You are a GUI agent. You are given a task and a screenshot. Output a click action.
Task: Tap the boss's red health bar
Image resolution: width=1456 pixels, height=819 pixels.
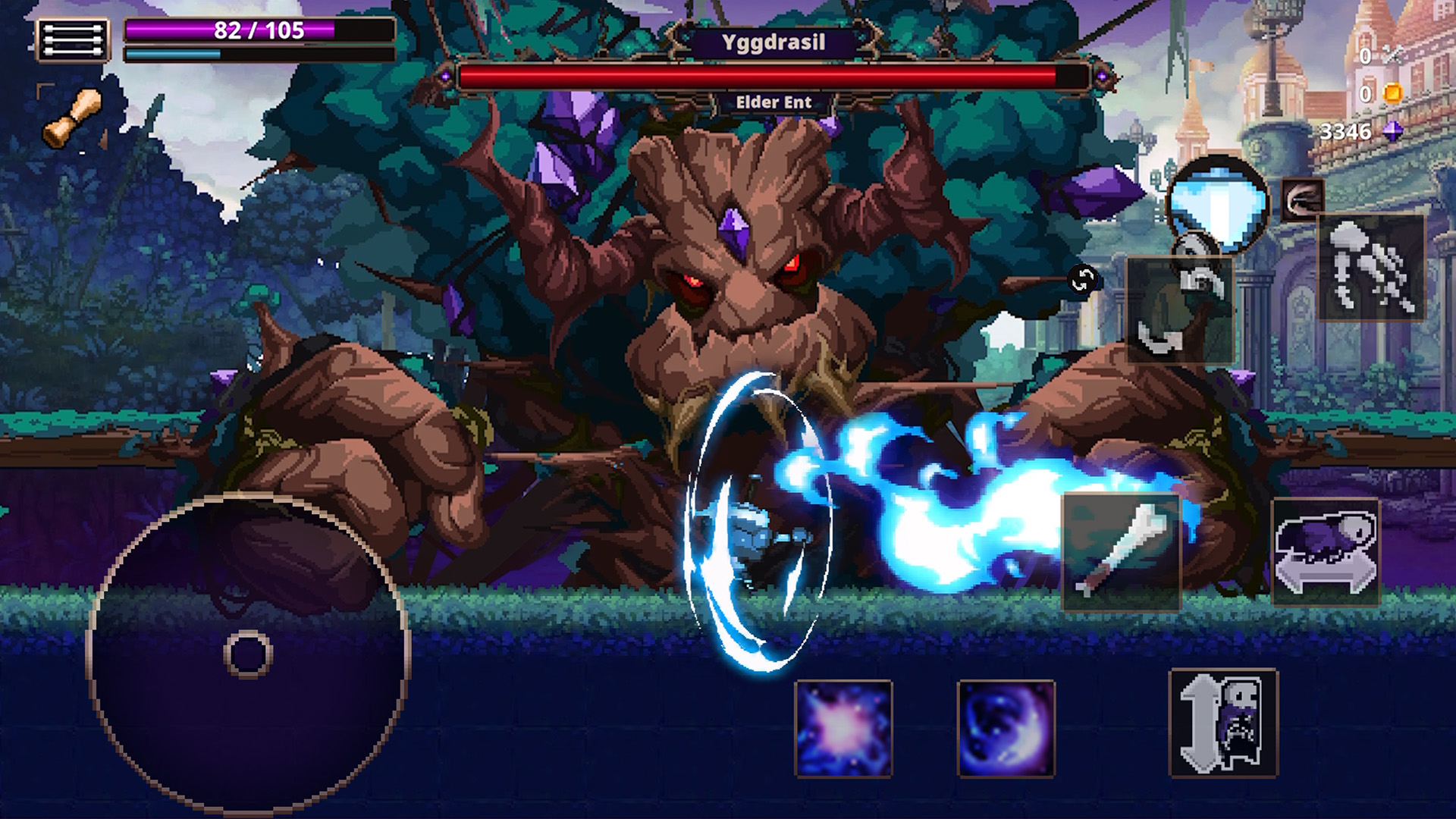pos(776,75)
